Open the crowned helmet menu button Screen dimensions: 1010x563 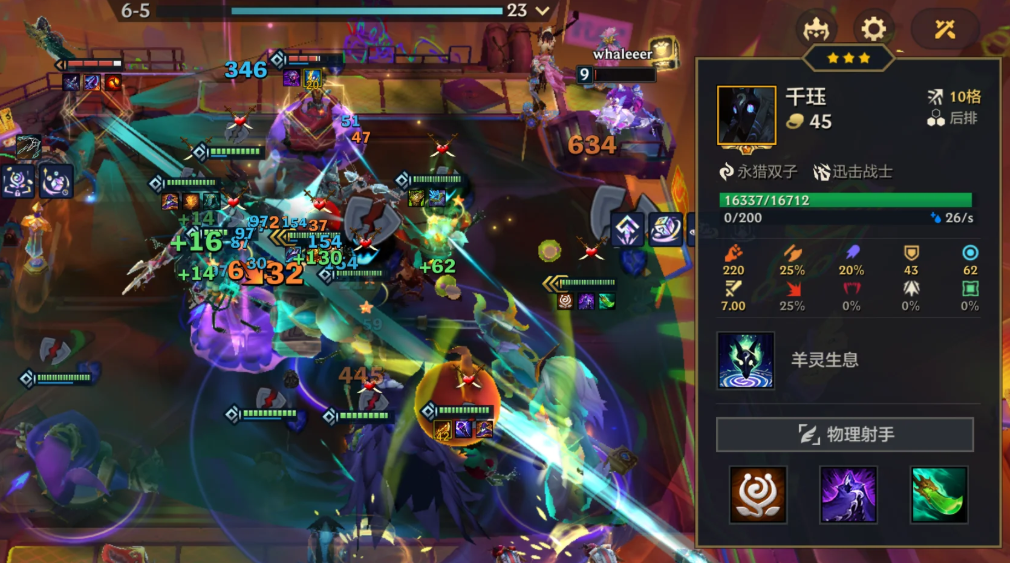[816, 29]
